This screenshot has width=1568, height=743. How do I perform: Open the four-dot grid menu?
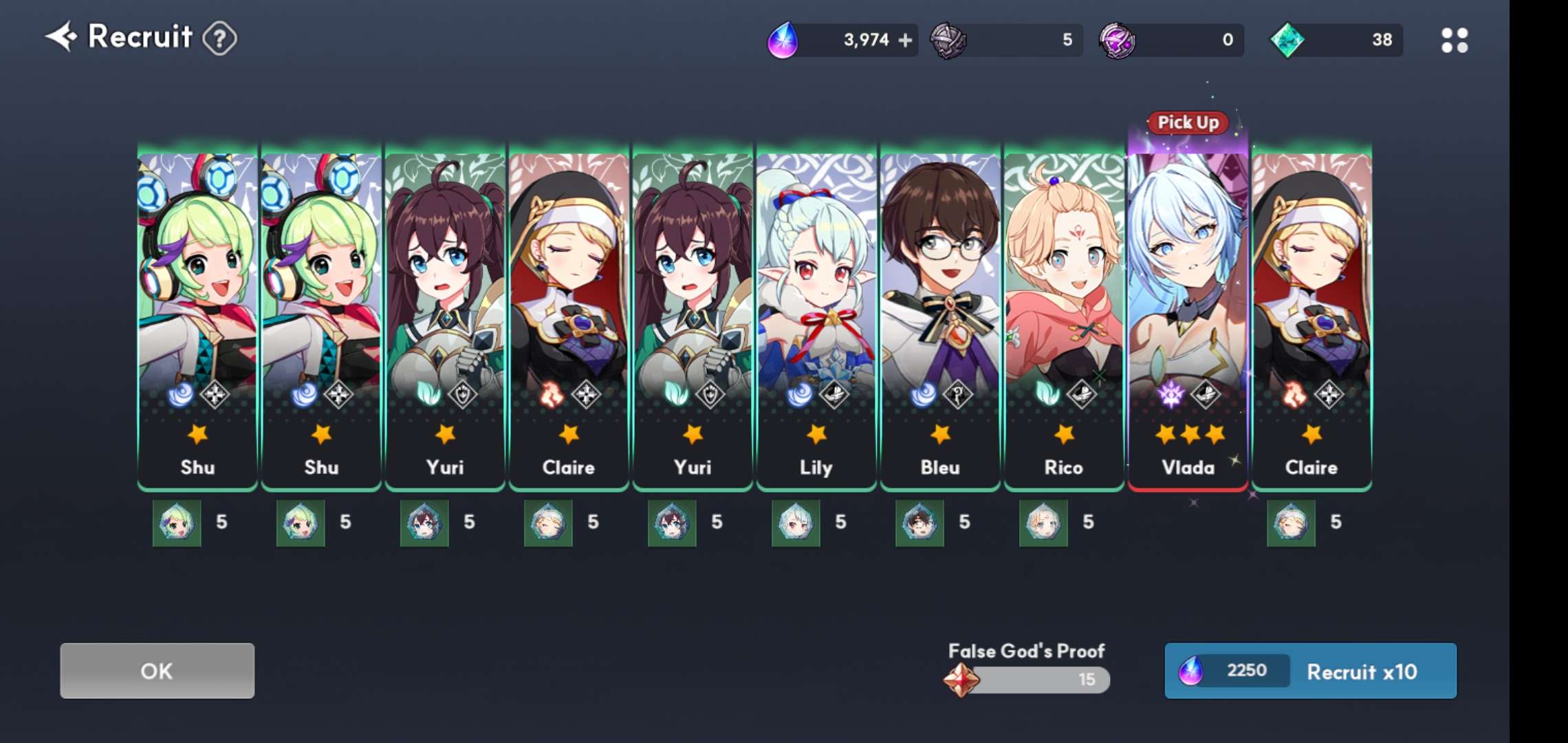(x=1454, y=41)
